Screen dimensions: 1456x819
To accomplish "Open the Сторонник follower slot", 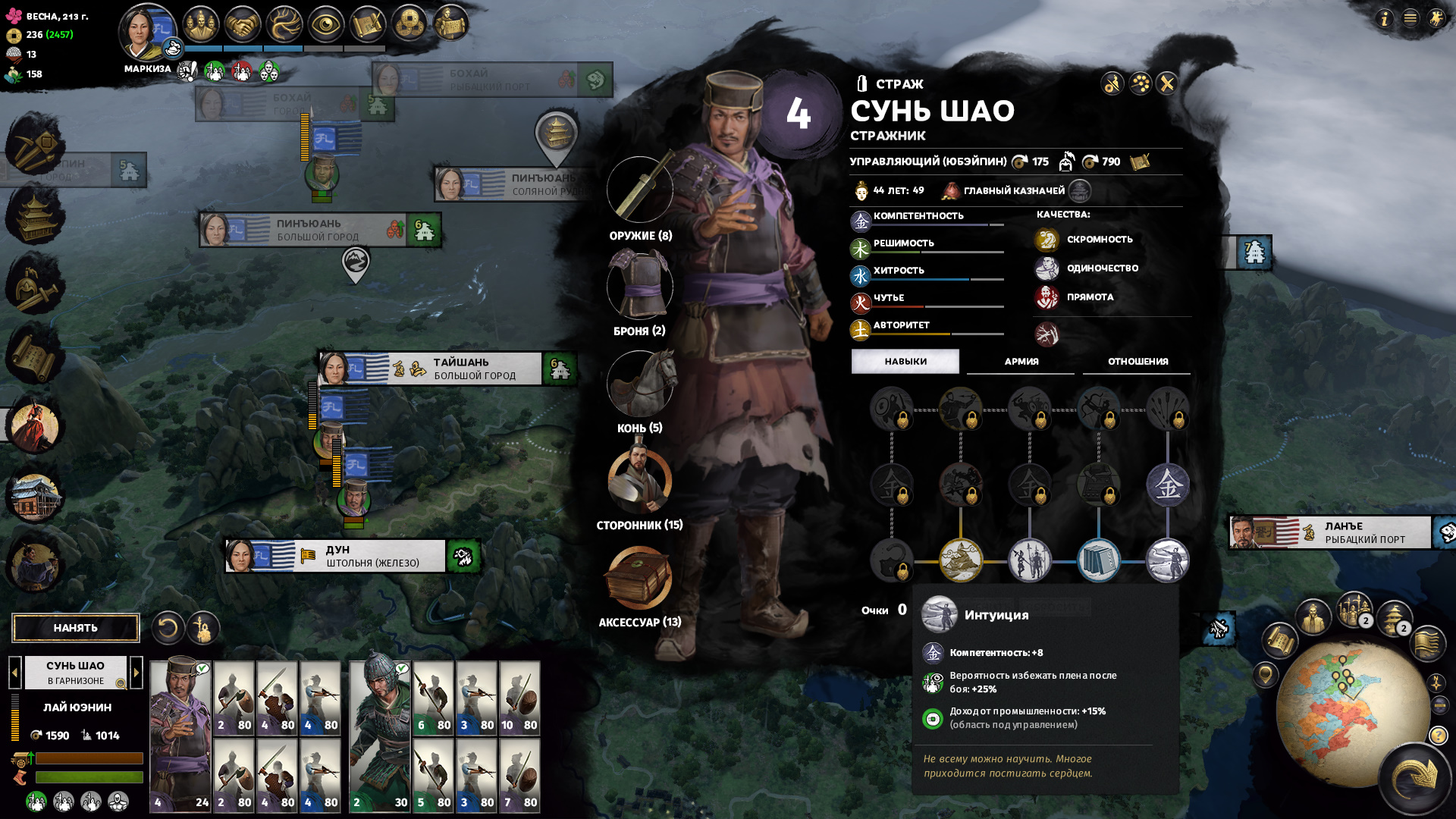I will pos(640,481).
